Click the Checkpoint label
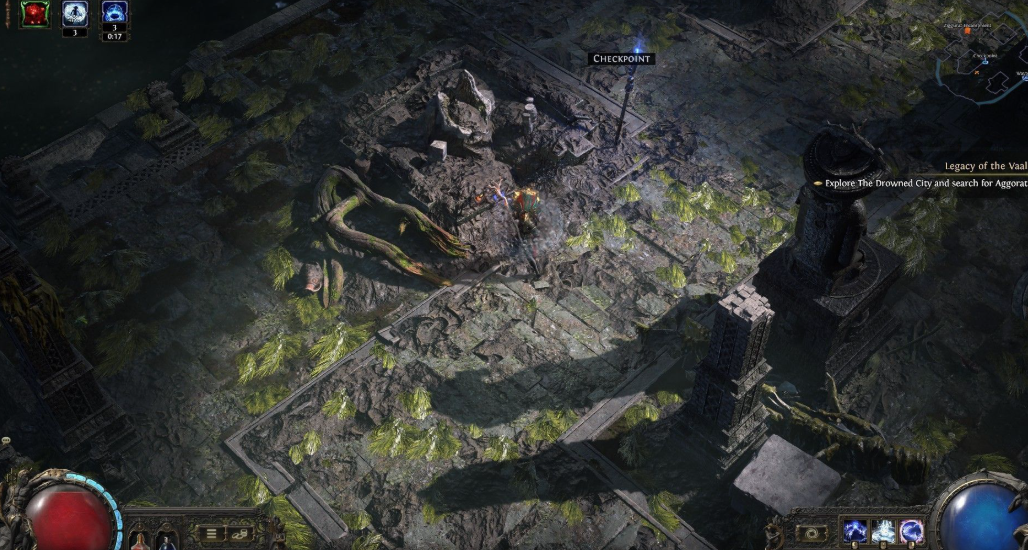This screenshot has height=550, width=1028. pos(622,59)
